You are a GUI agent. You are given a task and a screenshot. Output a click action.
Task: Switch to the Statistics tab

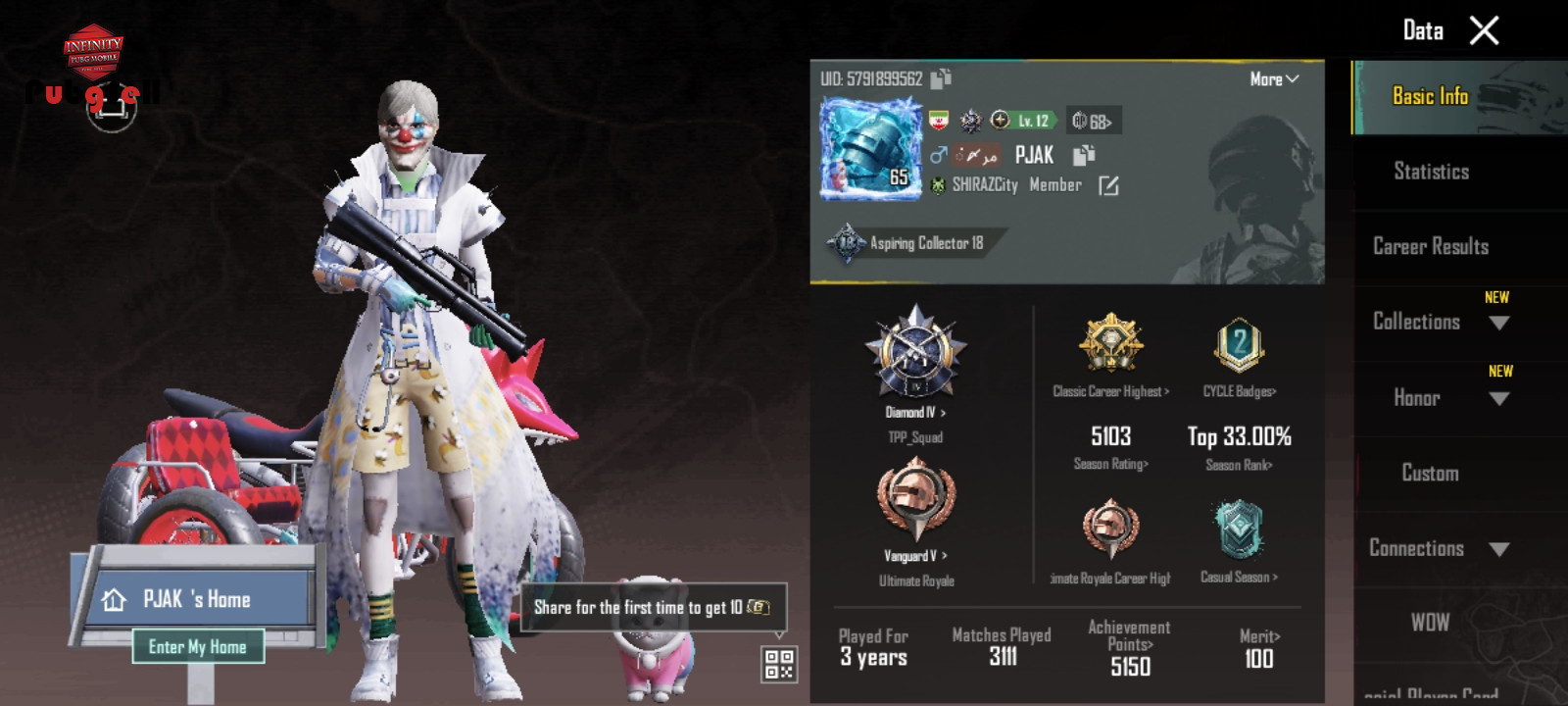(1431, 172)
